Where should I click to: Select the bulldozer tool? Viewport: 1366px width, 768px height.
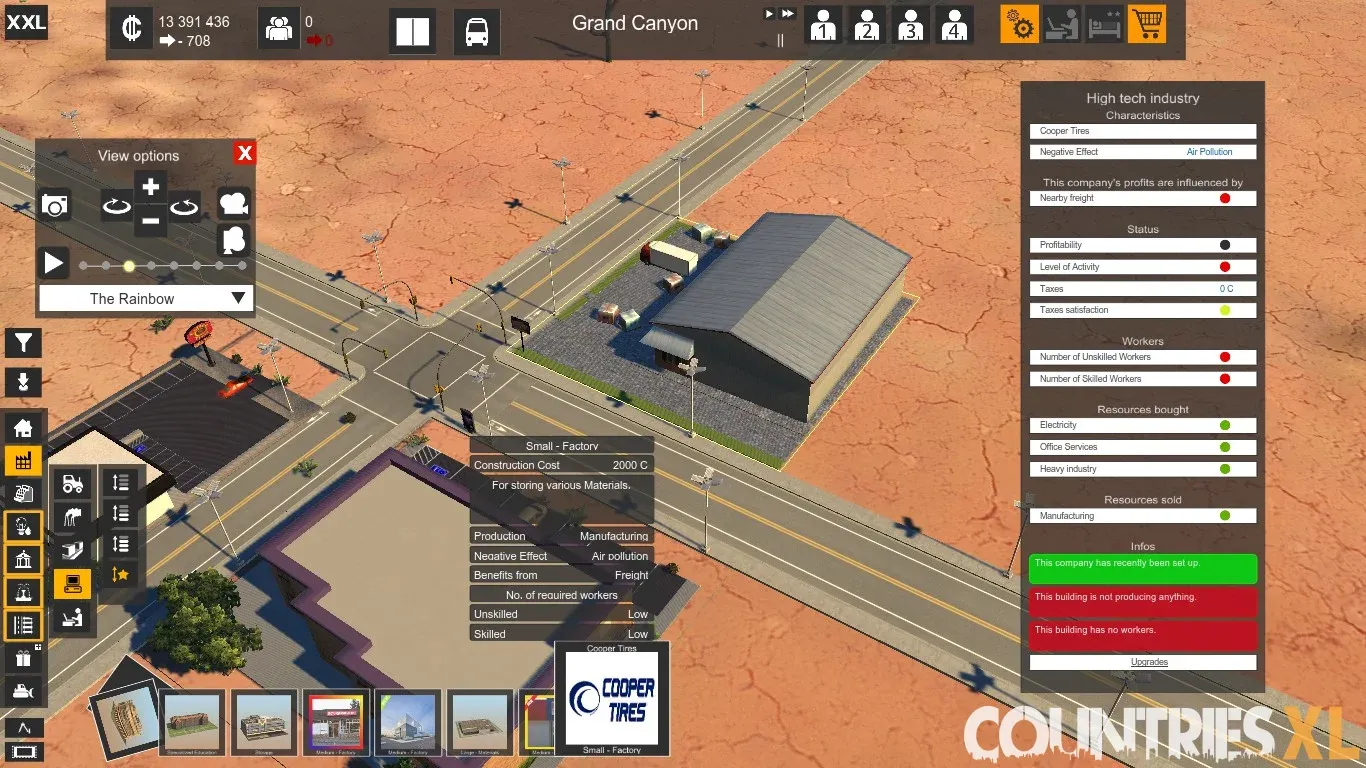(23, 691)
